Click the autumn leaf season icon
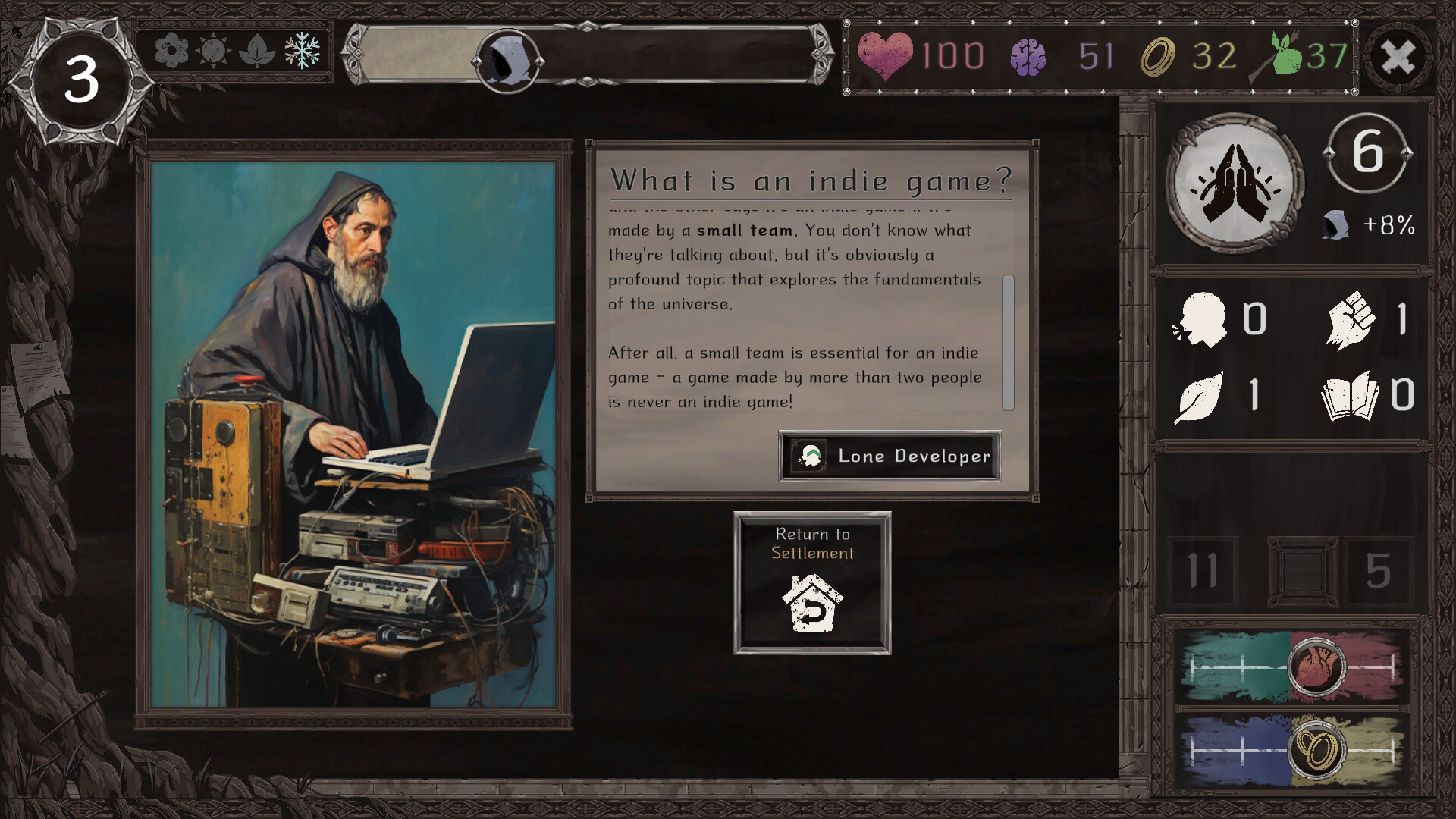Viewport: 1456px width, 819px height. tap(259, 52)
